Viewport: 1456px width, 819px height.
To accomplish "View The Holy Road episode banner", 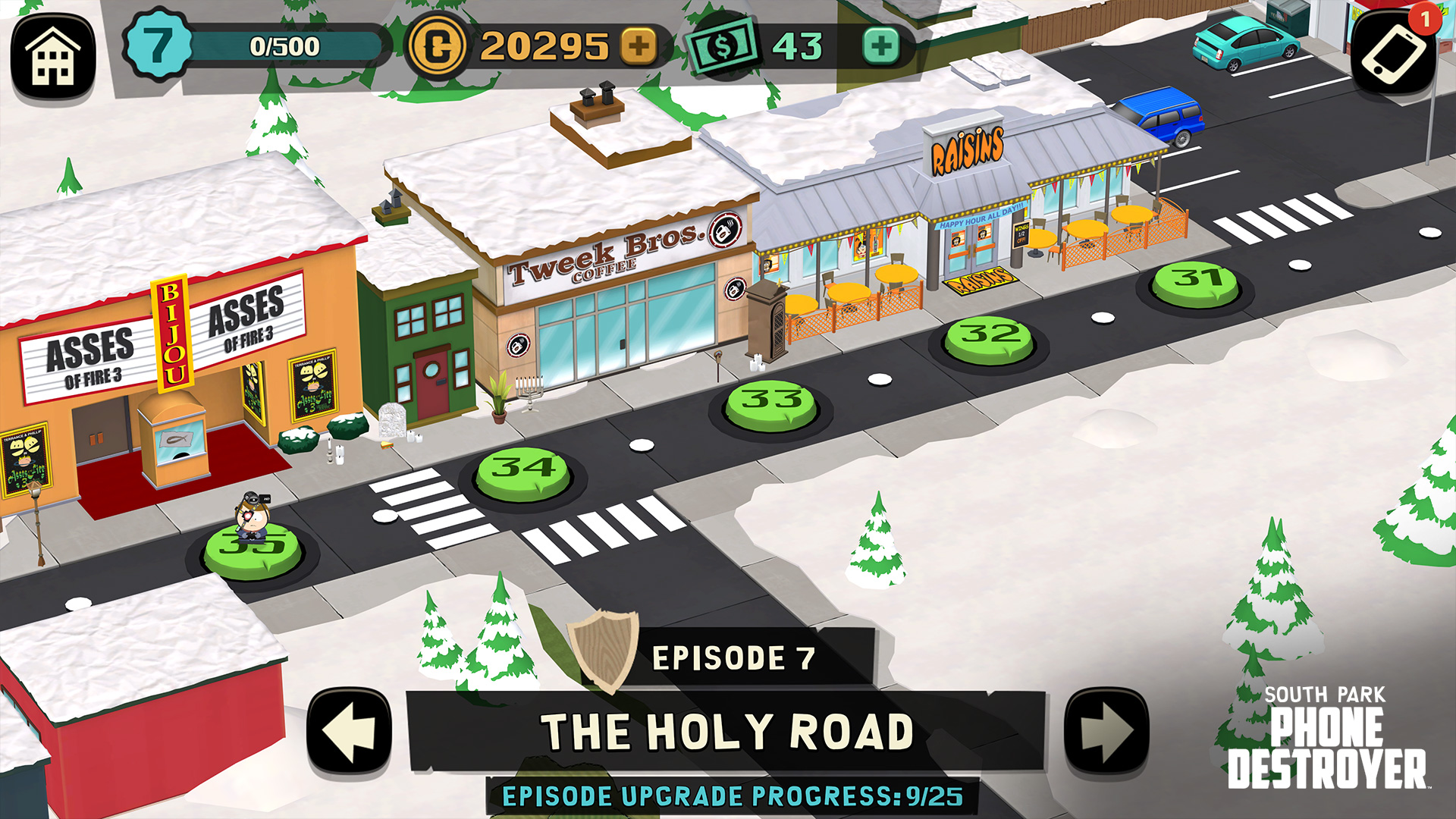I will point(726,733).
